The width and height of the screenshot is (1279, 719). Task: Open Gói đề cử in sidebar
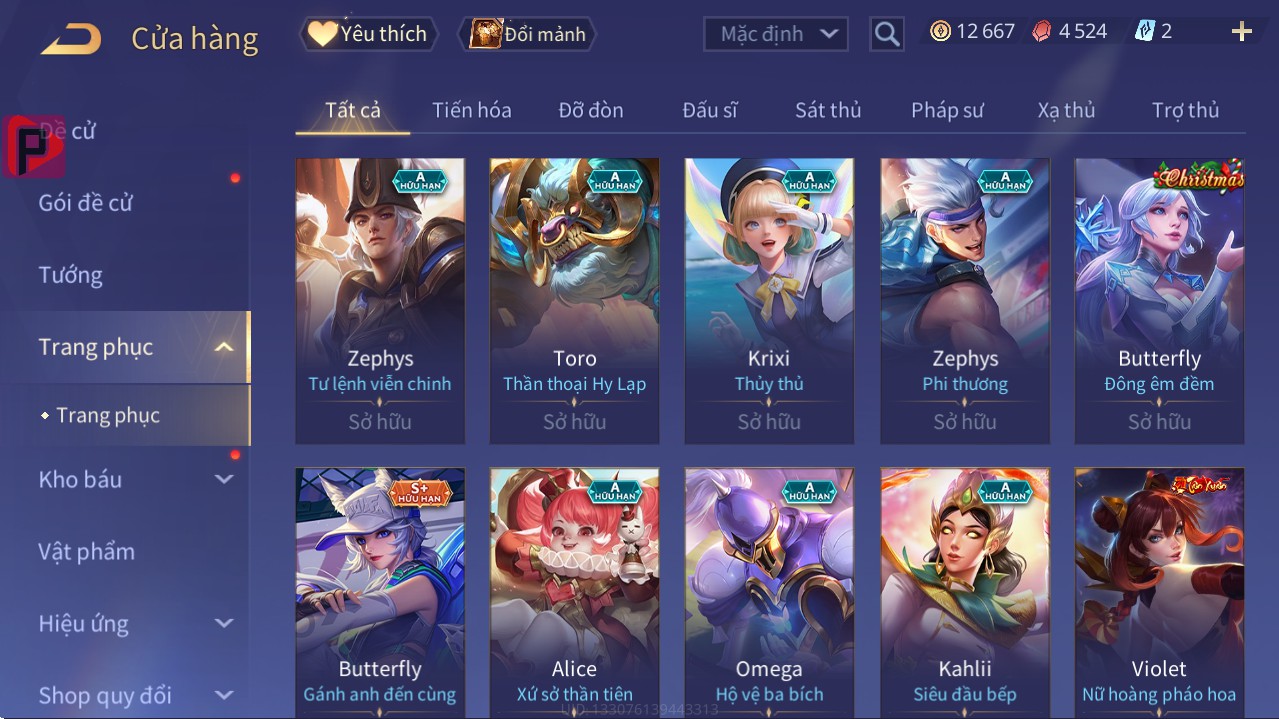86,203
